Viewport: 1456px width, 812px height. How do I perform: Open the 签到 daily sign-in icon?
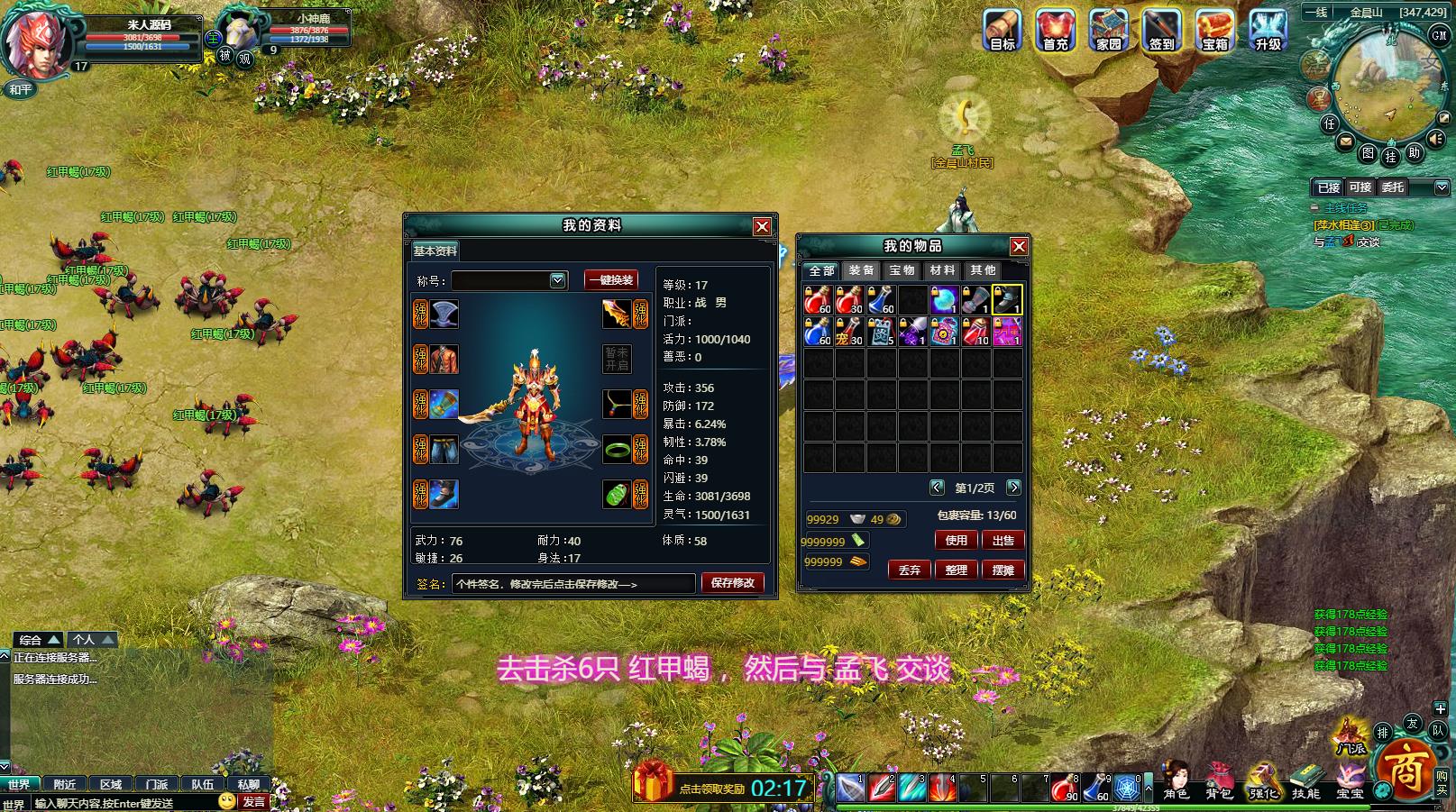[x=1161, y=30]
